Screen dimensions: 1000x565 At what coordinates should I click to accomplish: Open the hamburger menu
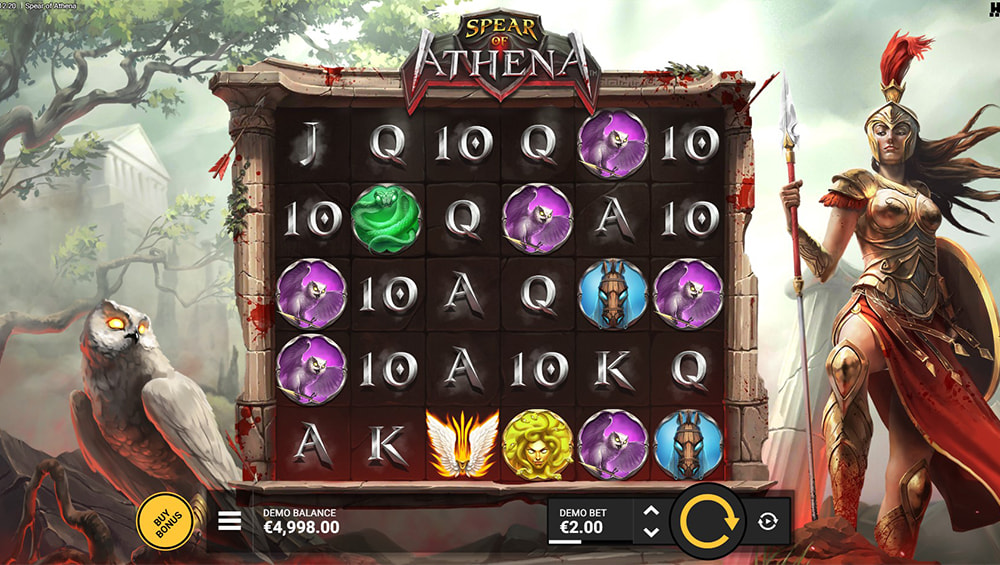pos(230,521)
